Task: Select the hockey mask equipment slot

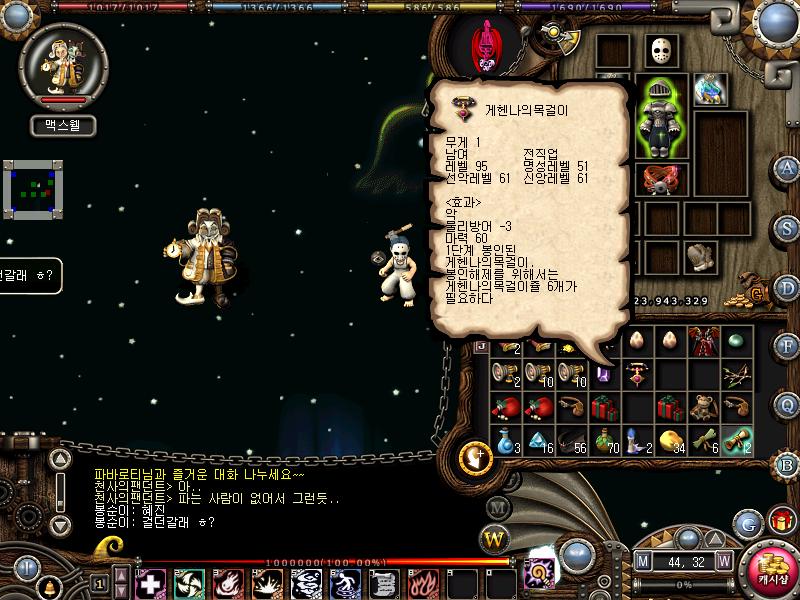Action: click(660, 51)
